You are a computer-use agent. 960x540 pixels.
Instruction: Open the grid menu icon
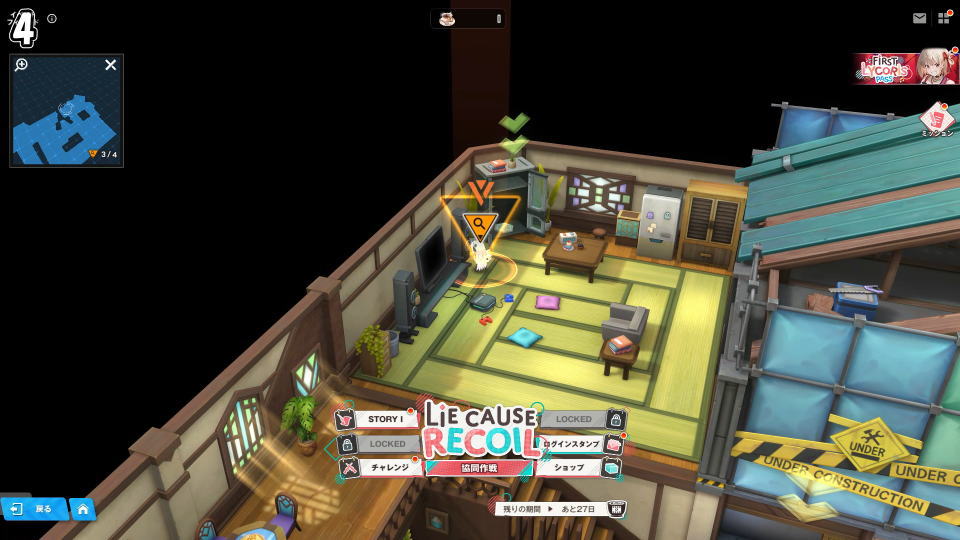pyautogui.click(x=944, y=18)
